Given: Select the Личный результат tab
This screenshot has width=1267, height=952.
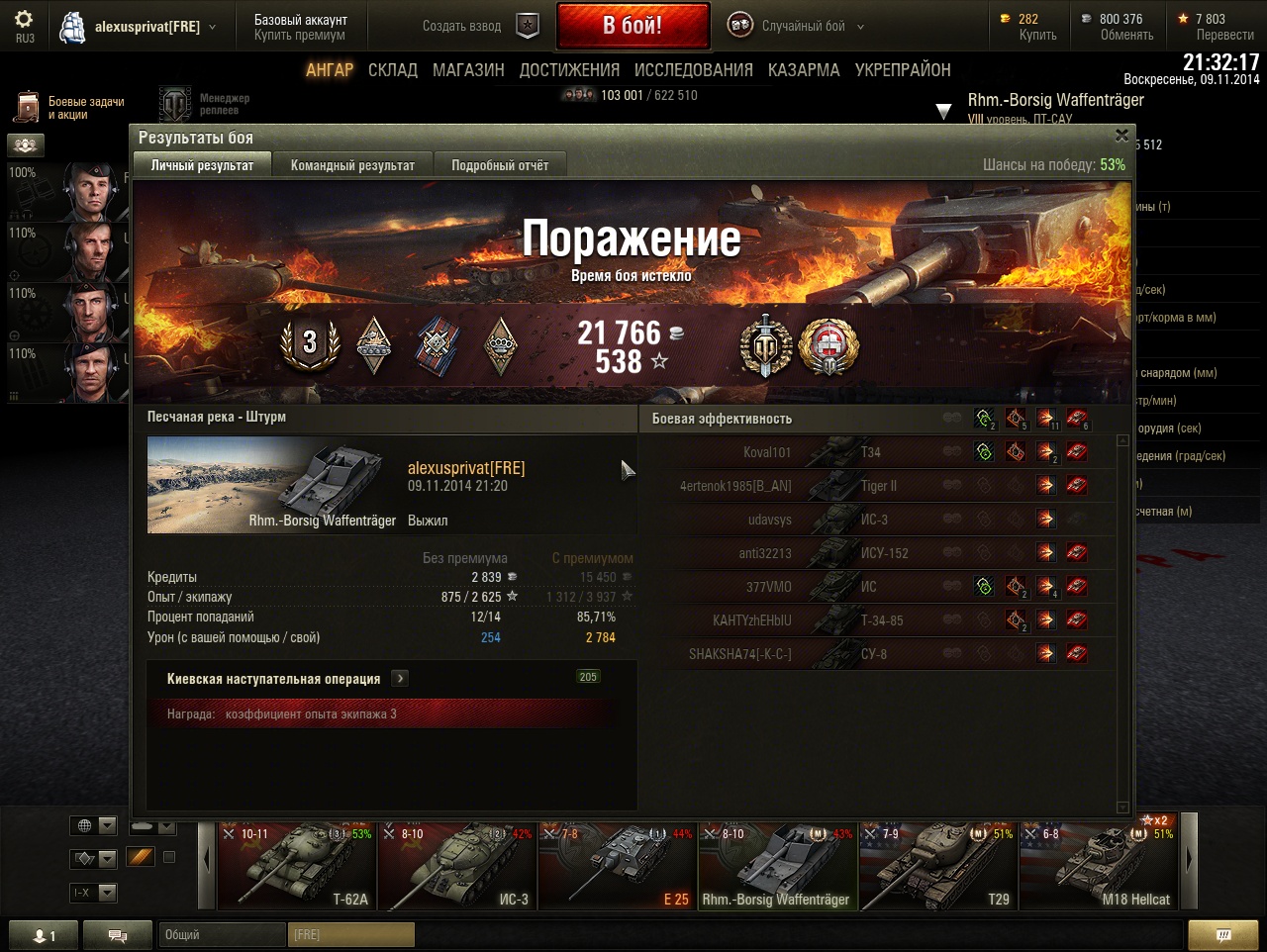Looking at the screenshot, I should tap(202, 165).
